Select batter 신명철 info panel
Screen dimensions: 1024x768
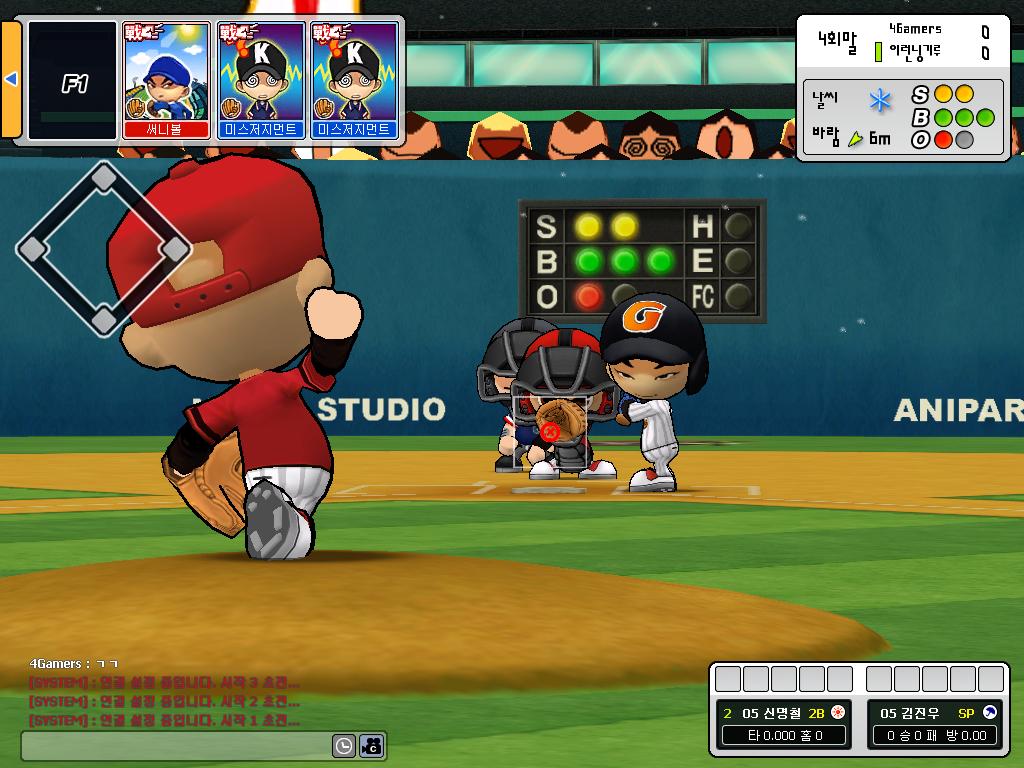(783, 724)
